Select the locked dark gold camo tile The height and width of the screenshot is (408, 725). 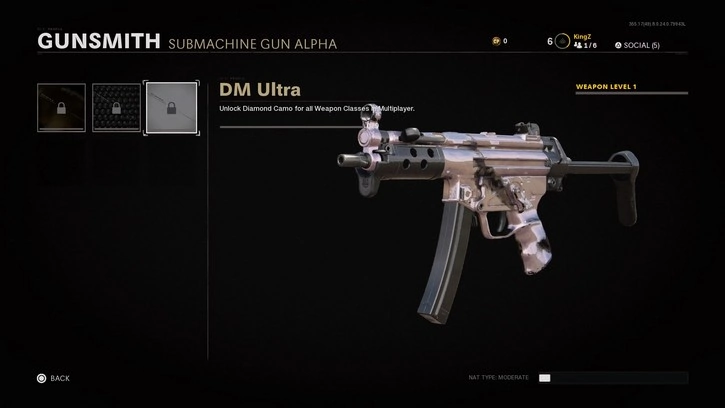click(62, 108)
